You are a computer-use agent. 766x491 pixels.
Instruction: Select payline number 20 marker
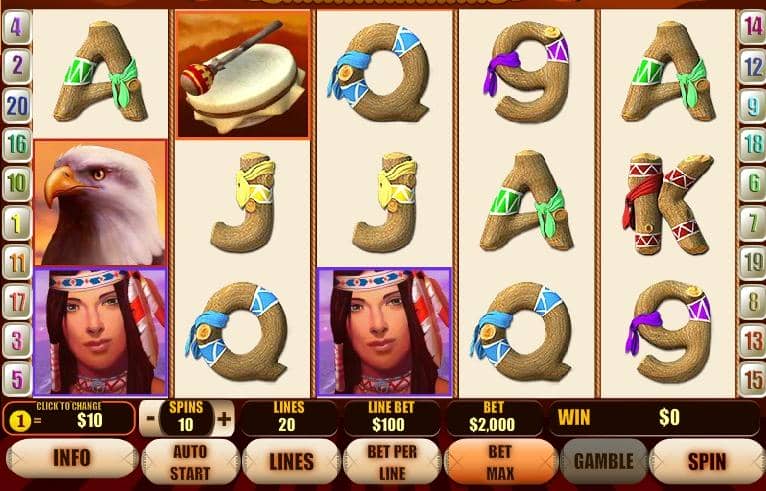[x=16, y=103]
